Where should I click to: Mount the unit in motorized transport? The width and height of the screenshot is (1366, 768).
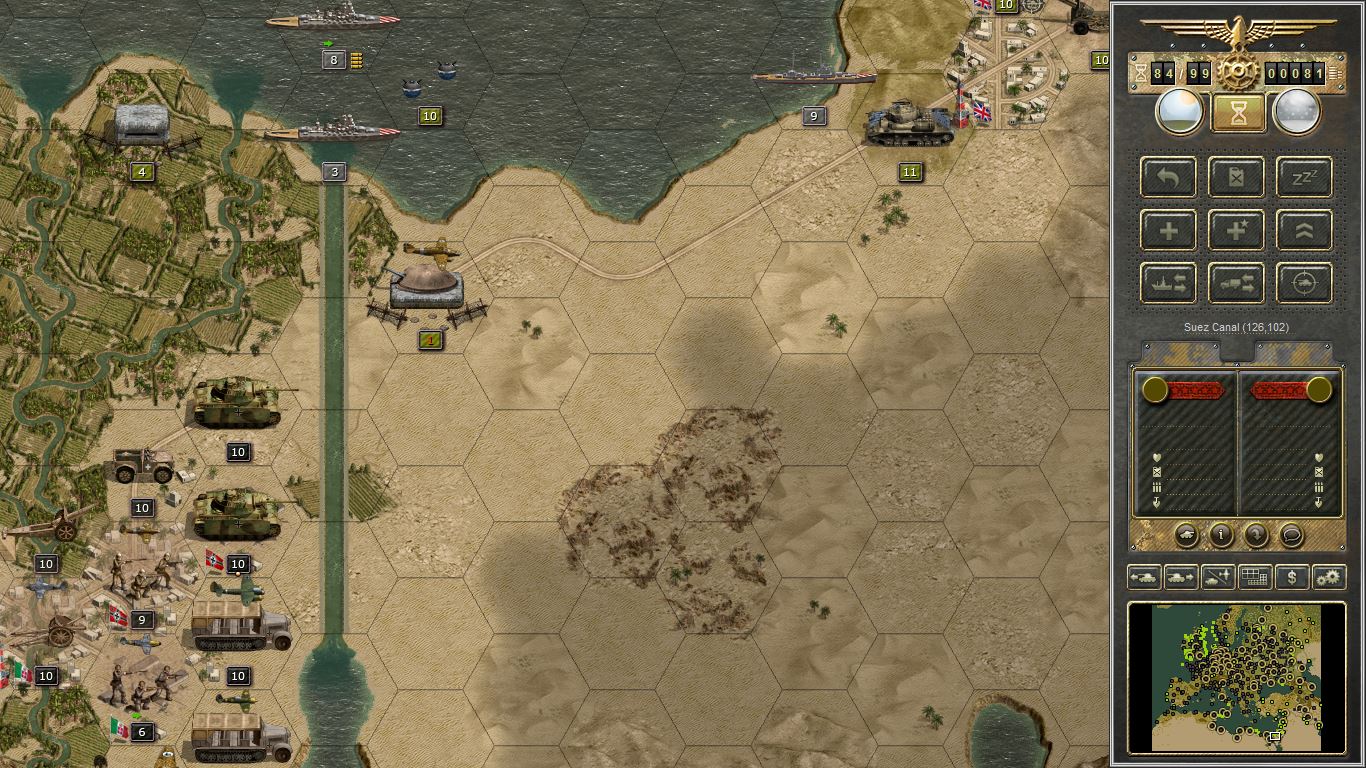(1236, 283)
